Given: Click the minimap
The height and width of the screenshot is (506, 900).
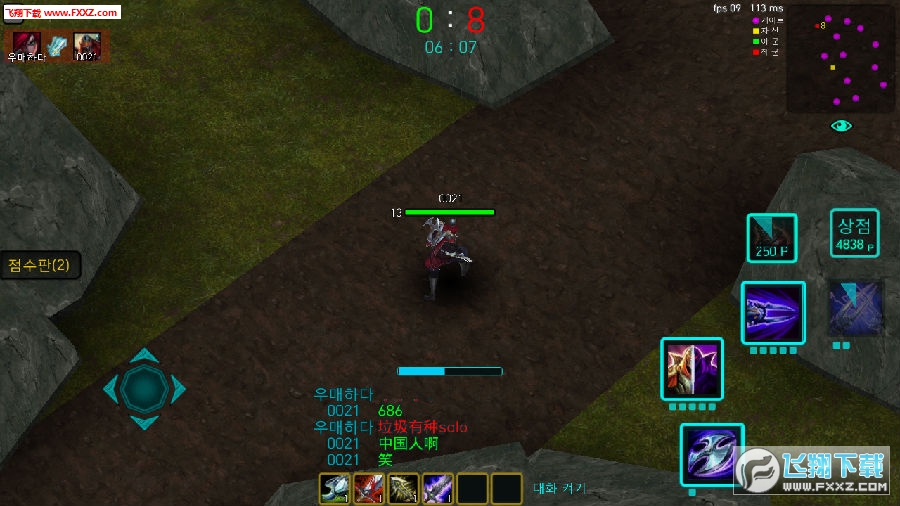Looking at the screenshot, I should point(838,62).
